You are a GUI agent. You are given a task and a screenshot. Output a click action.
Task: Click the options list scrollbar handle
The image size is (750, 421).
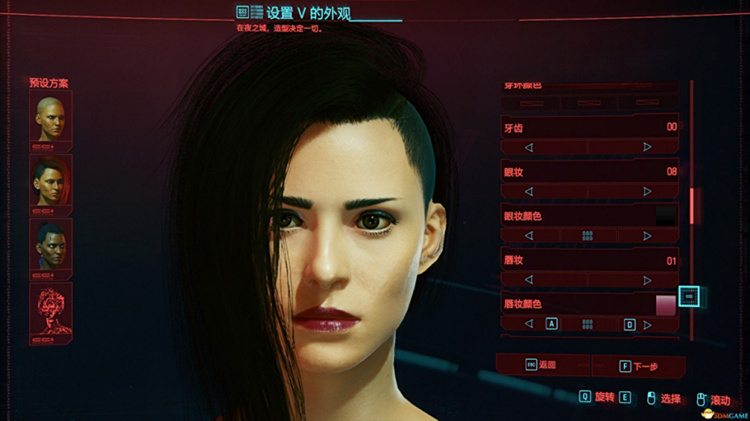pos(692,205)
